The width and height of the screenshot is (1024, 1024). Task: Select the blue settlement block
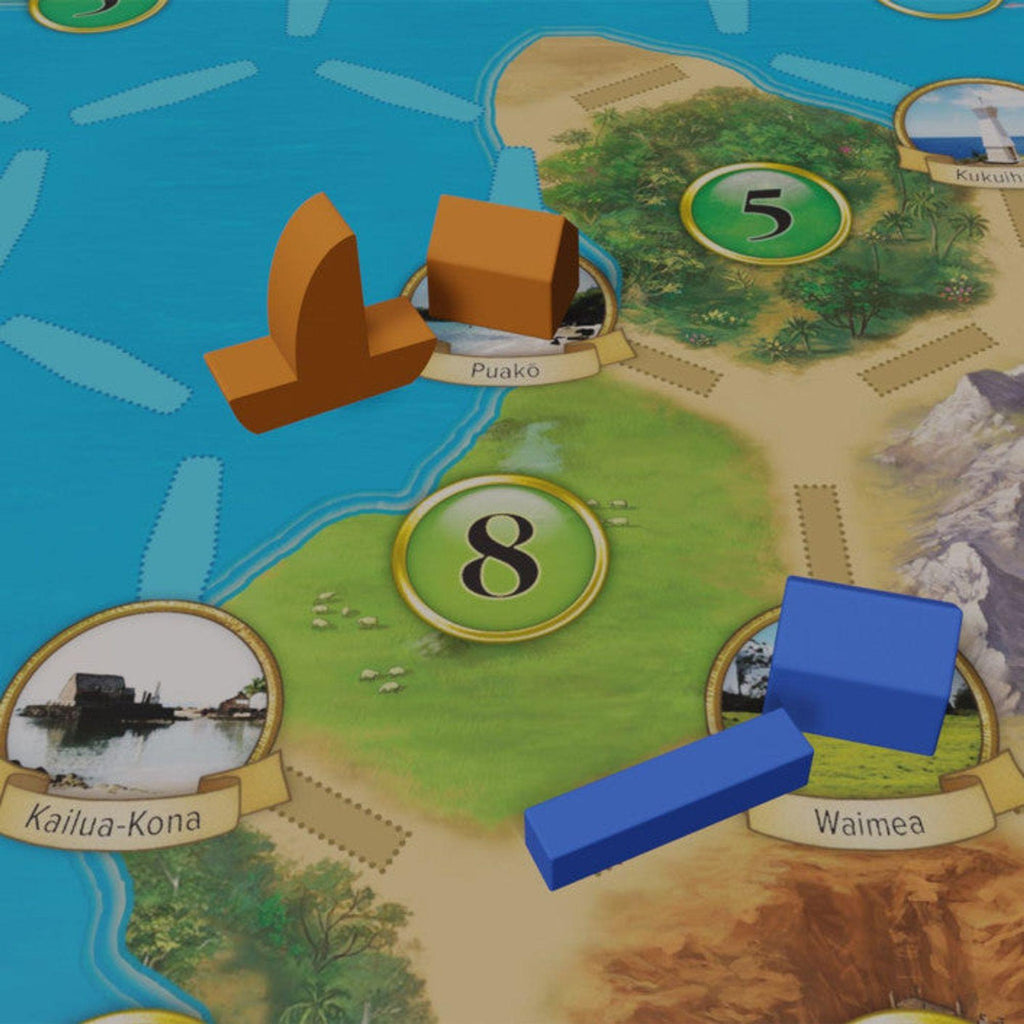862,661
